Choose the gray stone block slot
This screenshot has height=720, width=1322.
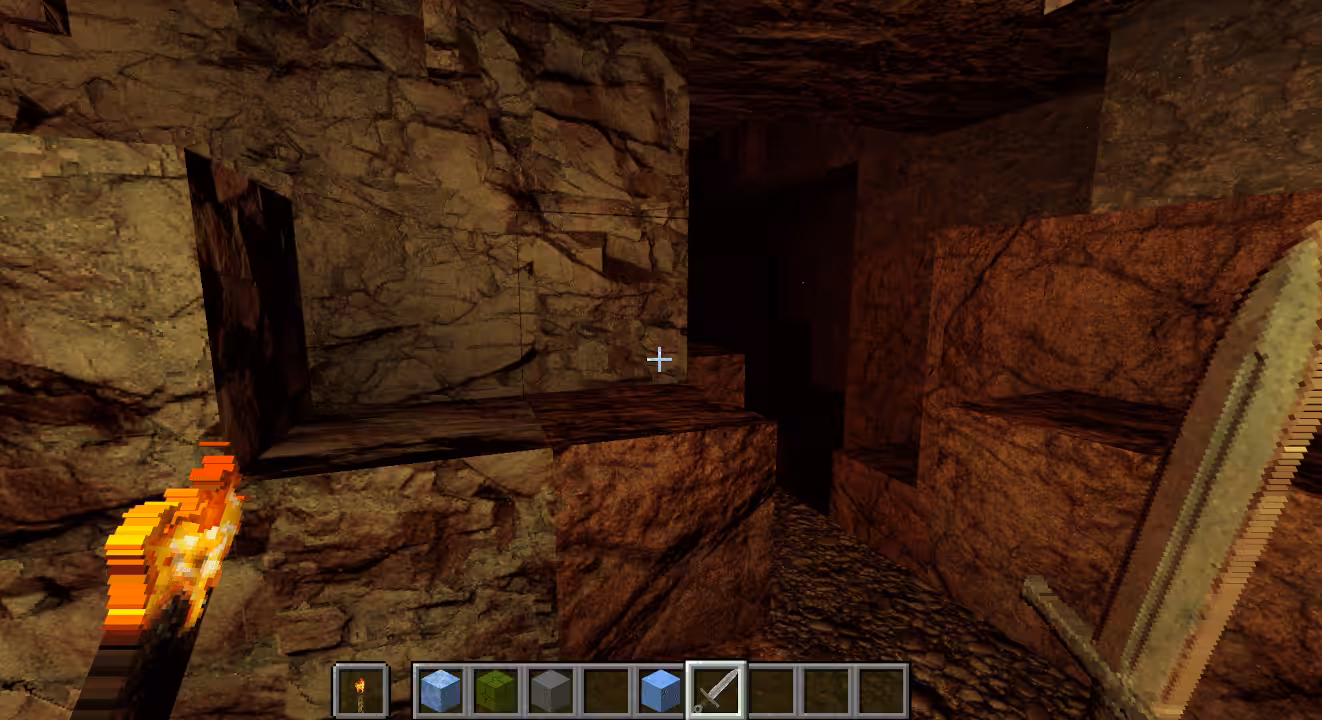click(551, 690)
